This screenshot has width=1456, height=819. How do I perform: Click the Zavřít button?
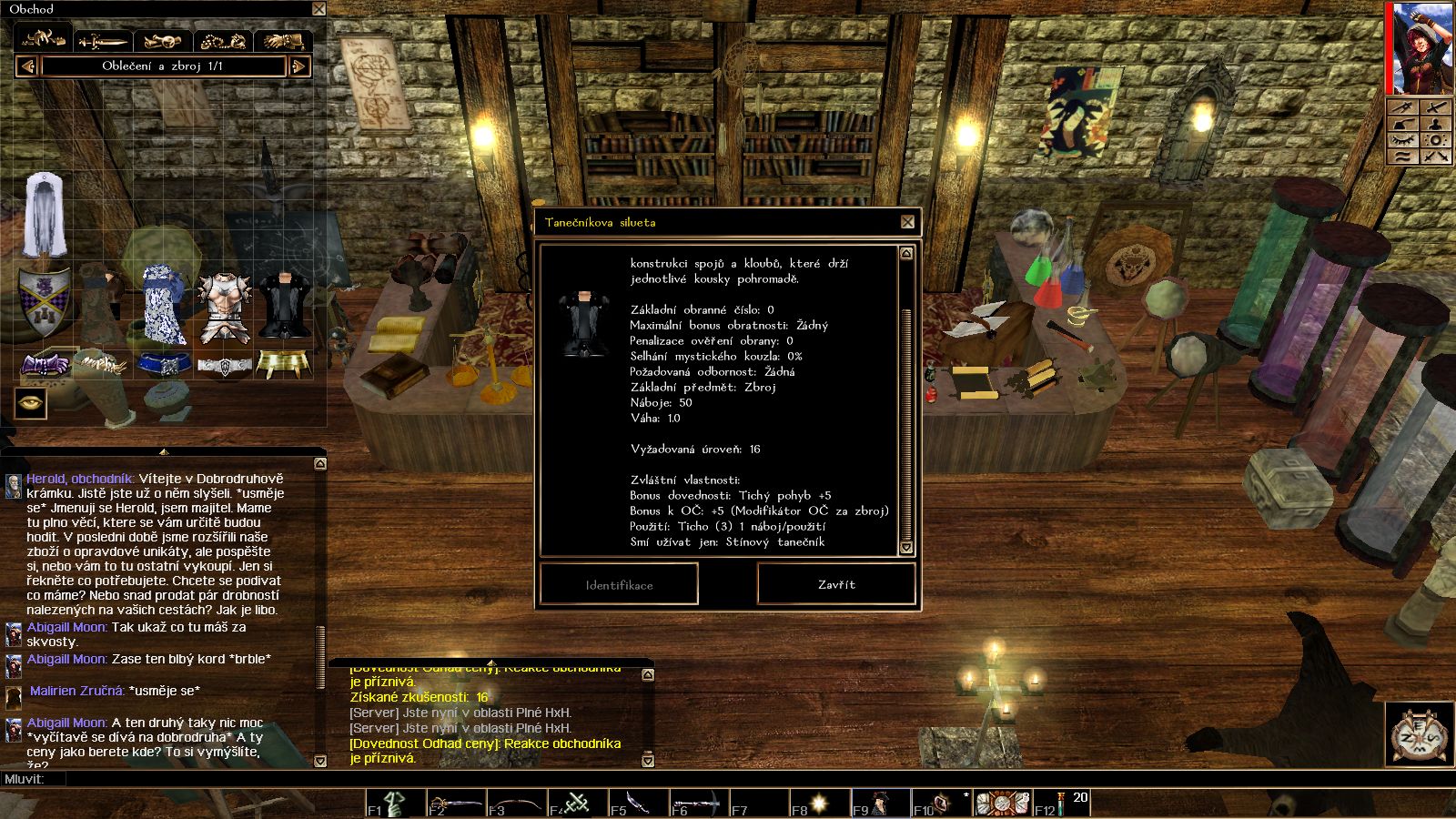tap(835, 584)
